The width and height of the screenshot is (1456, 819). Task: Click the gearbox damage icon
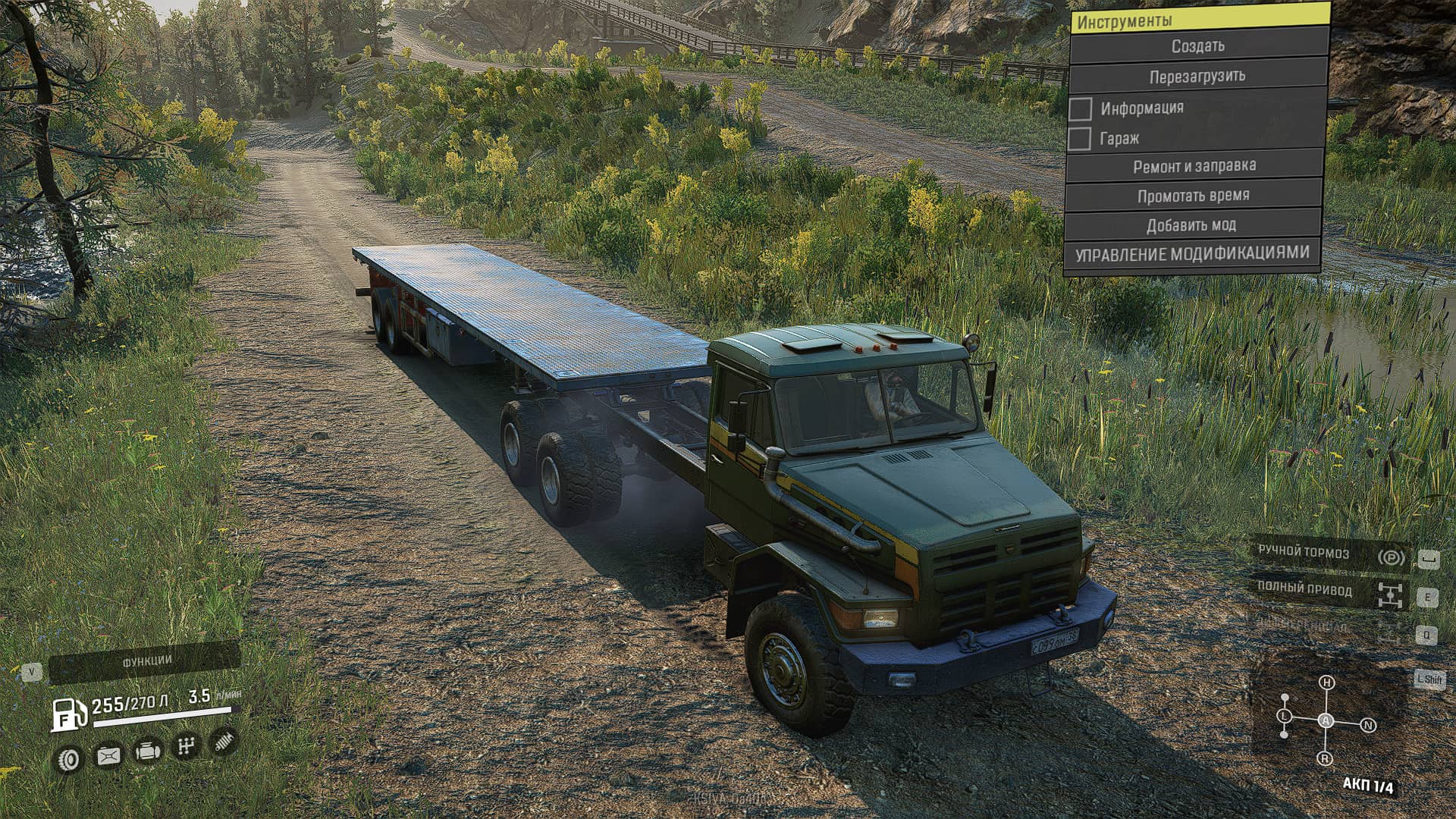pos(186,747)
